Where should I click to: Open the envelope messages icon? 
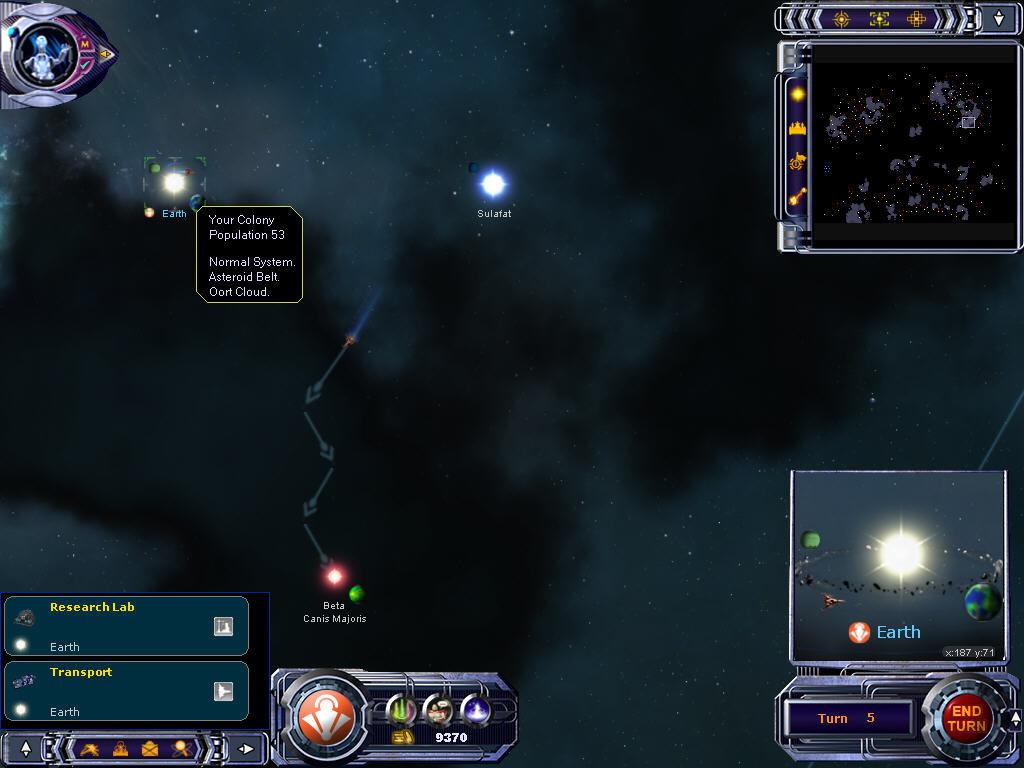point(150,748)
